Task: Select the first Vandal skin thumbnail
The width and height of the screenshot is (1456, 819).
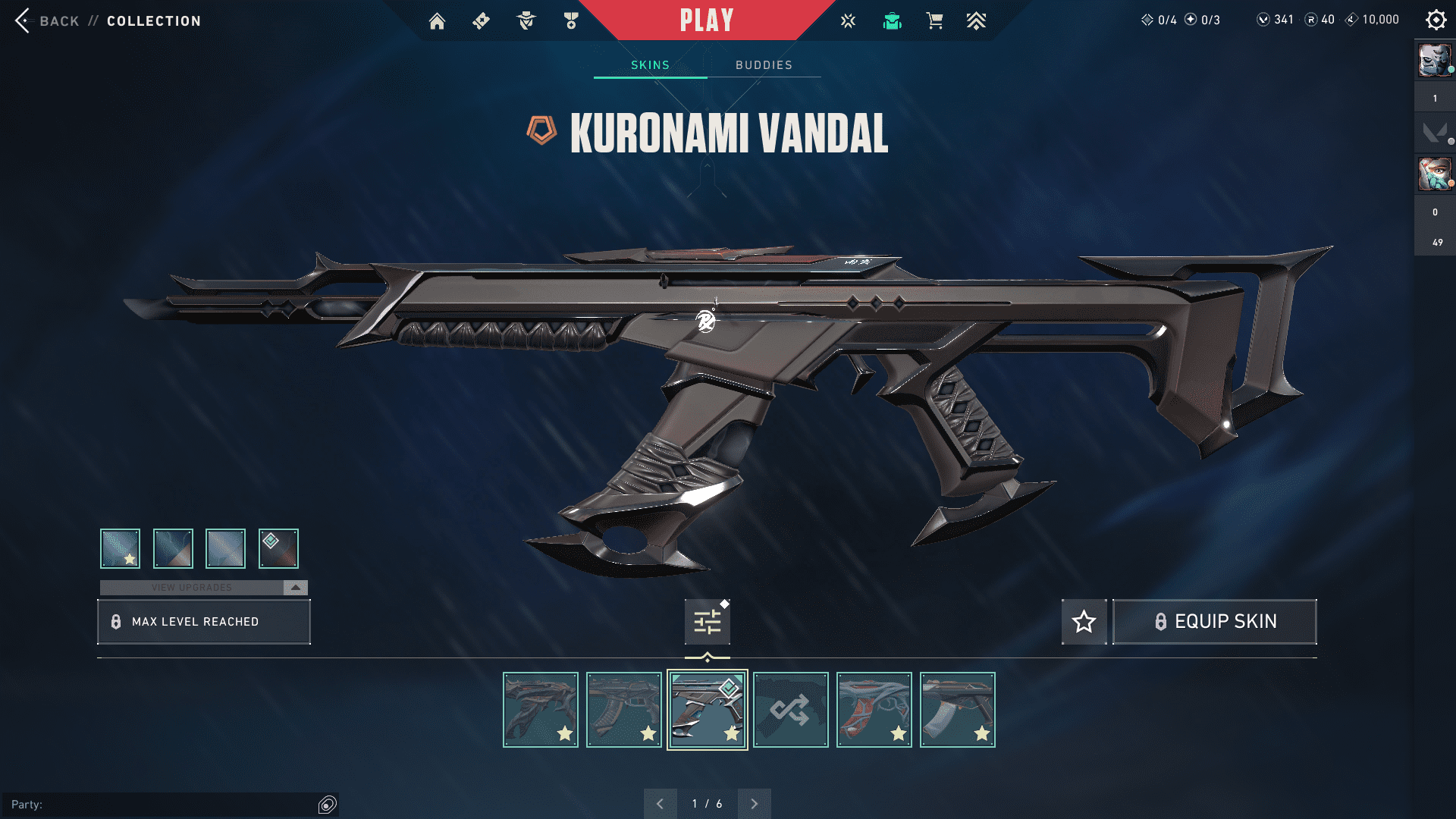Action: (540, 710)
